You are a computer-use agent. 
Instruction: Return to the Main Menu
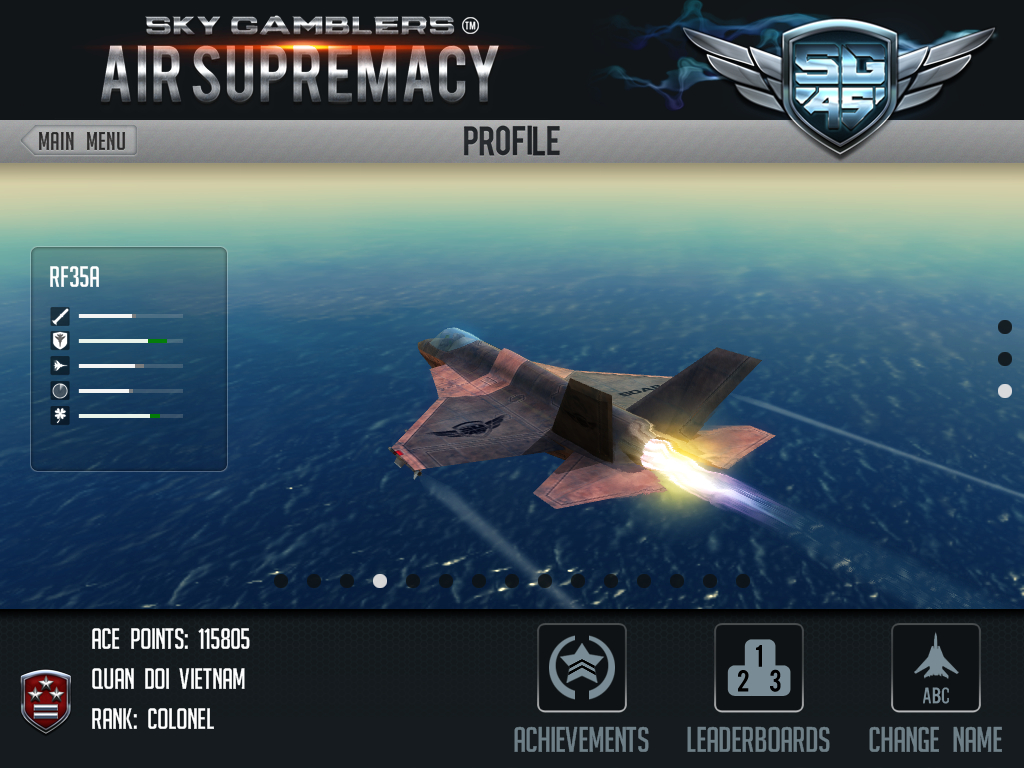click(x=79, y=141)
